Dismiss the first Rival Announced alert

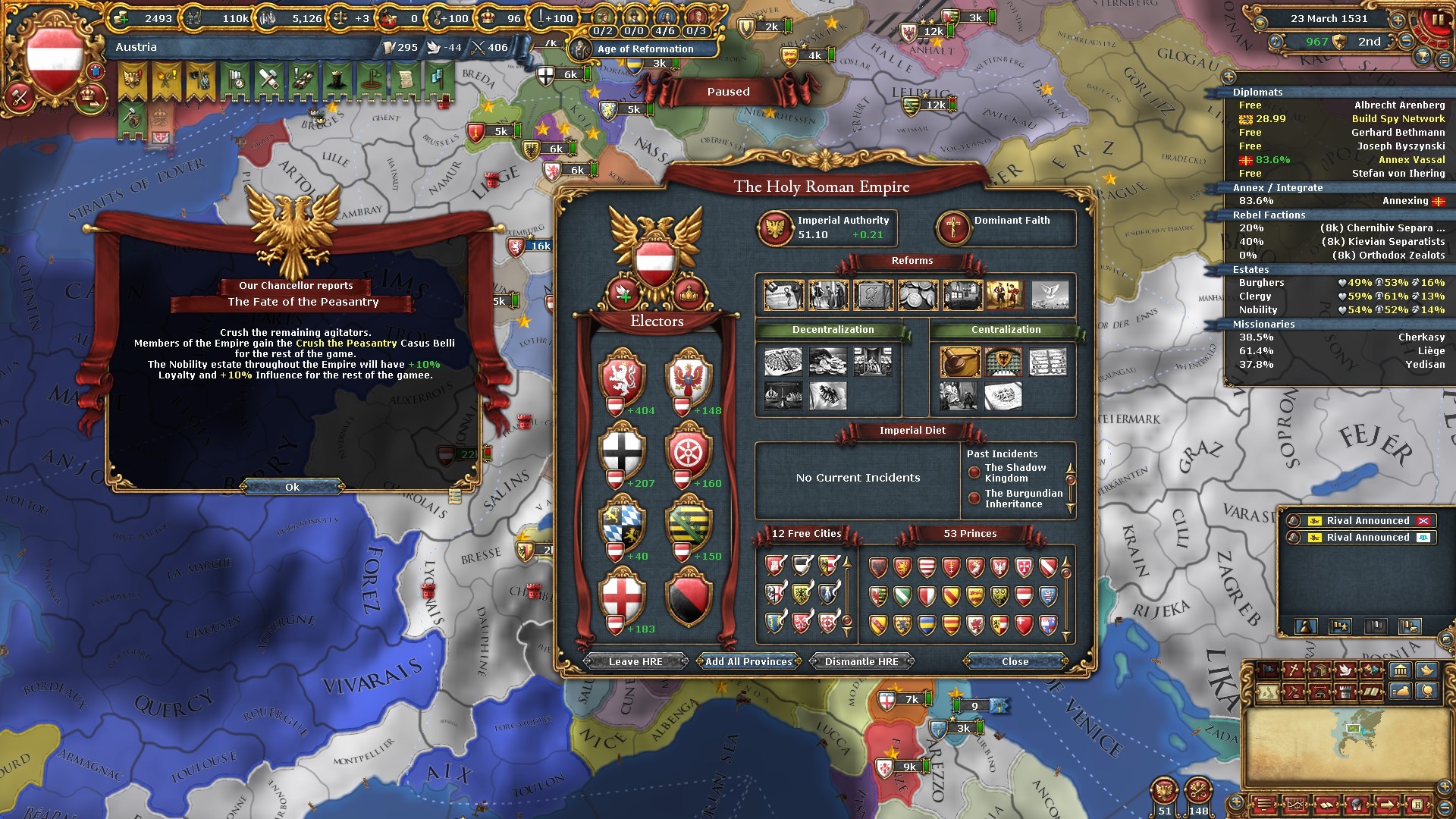pyautogui.click(x=1423, y=520)
